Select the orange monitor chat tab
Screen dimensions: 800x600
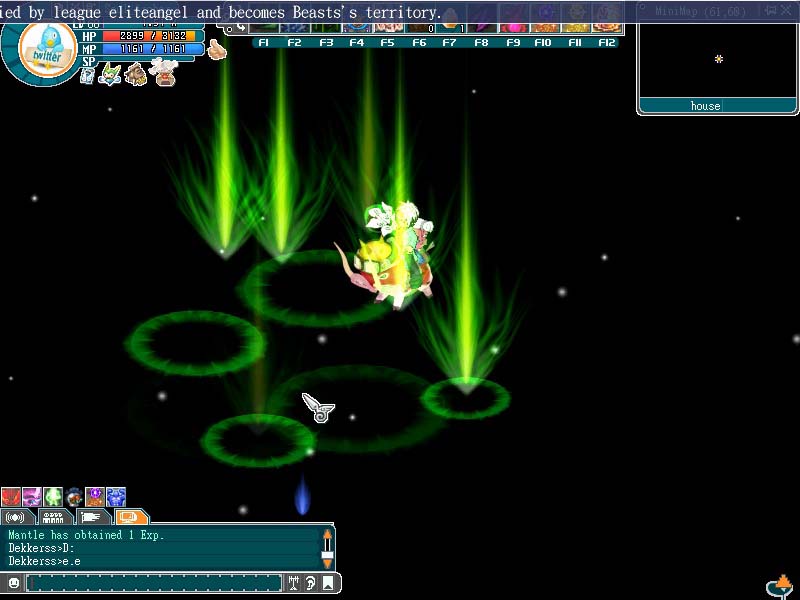[x=130, y=517]
